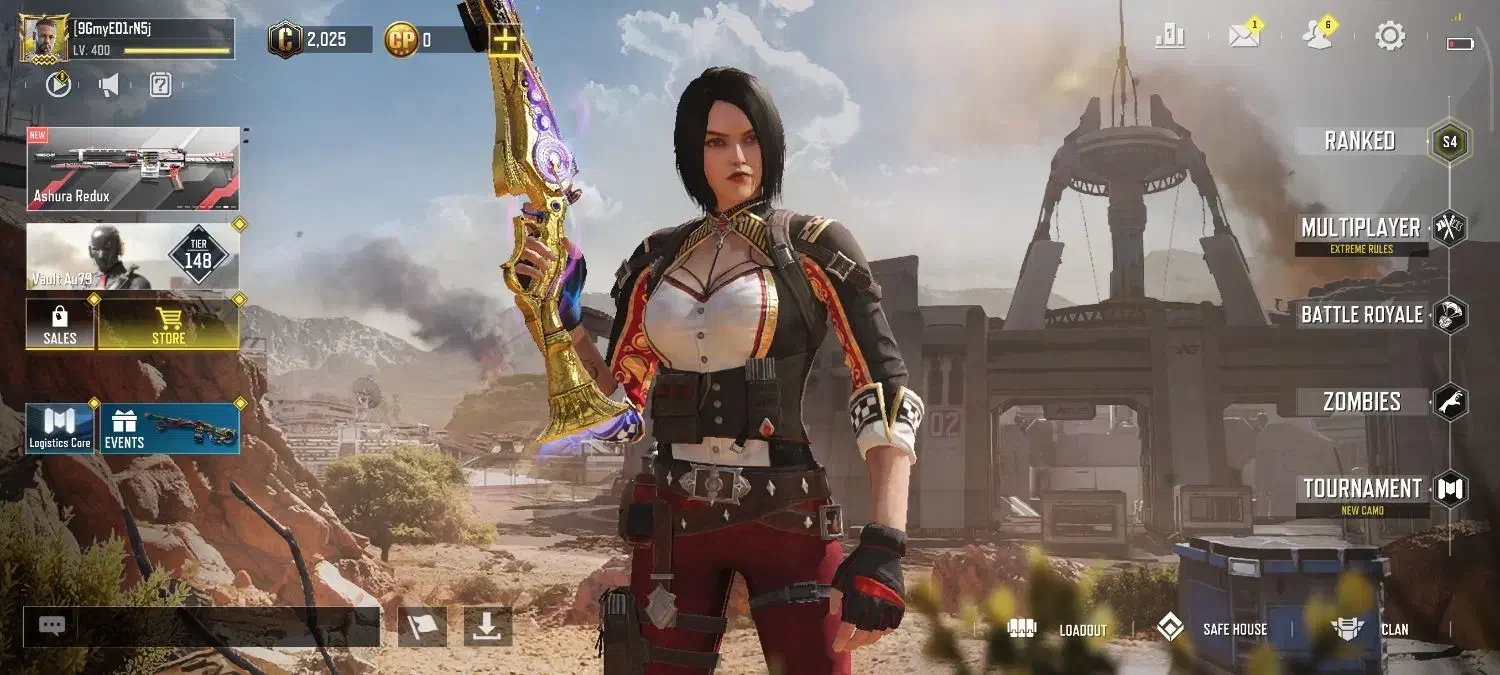The image size is (1500, 675).
Task: Open the game settings gear
Action: point(1390,37)
